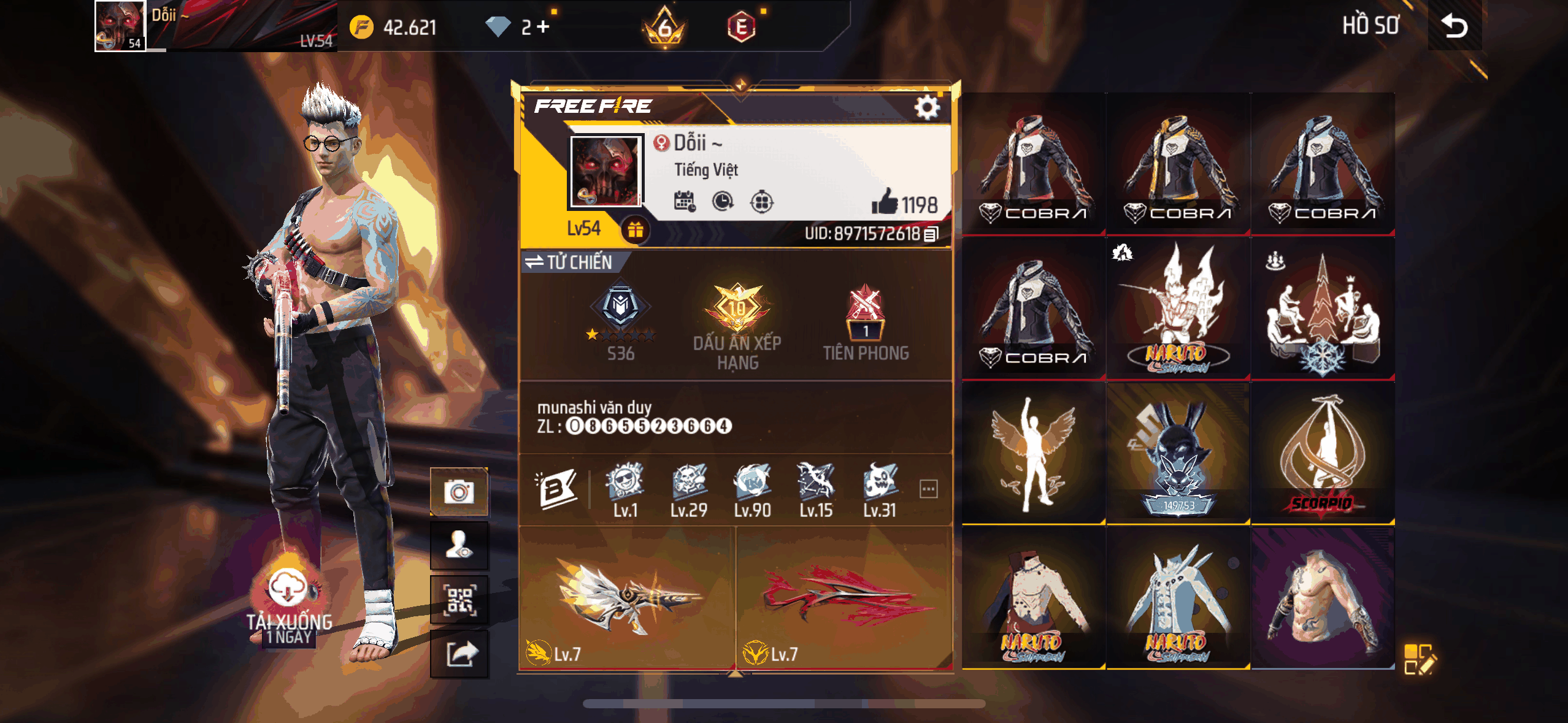Like the profile with the thumbs-up
Screen dimensions: 1568x723
885,202
